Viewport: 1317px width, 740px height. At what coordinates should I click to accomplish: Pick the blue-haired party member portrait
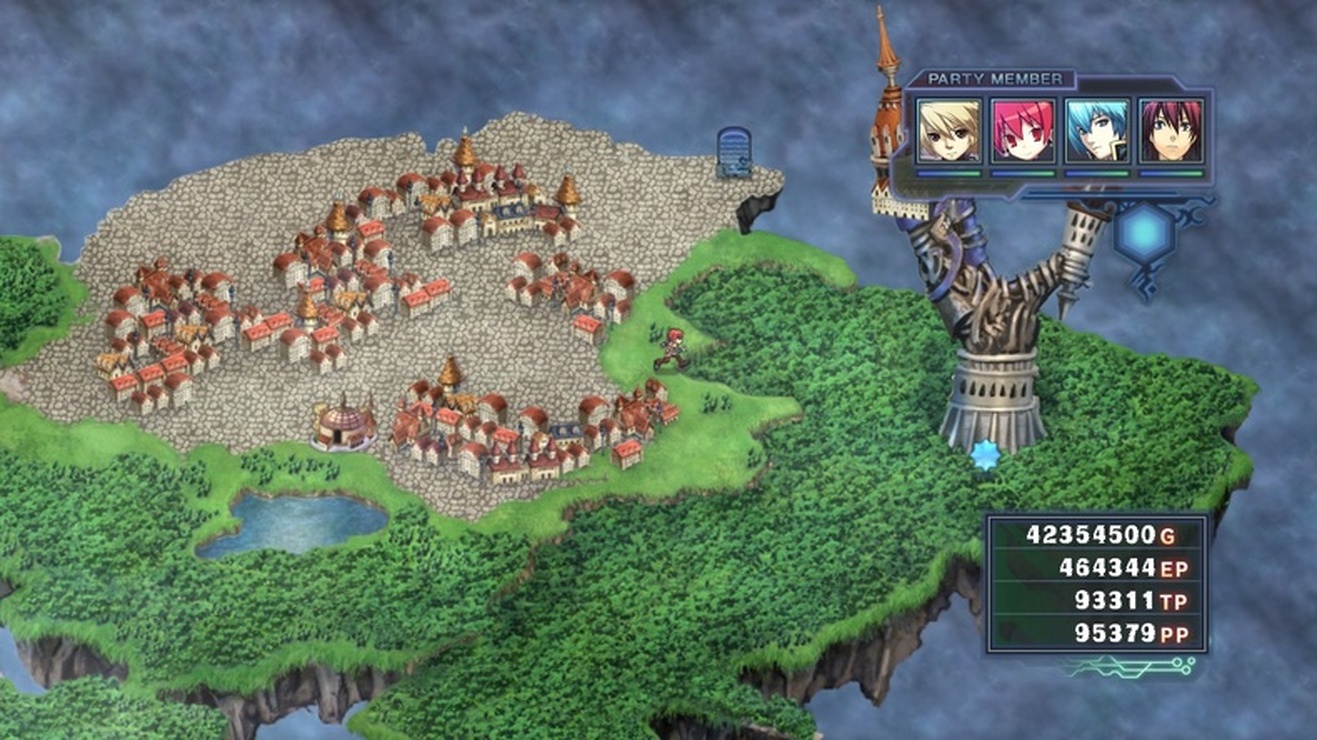tap(1097, 131)
